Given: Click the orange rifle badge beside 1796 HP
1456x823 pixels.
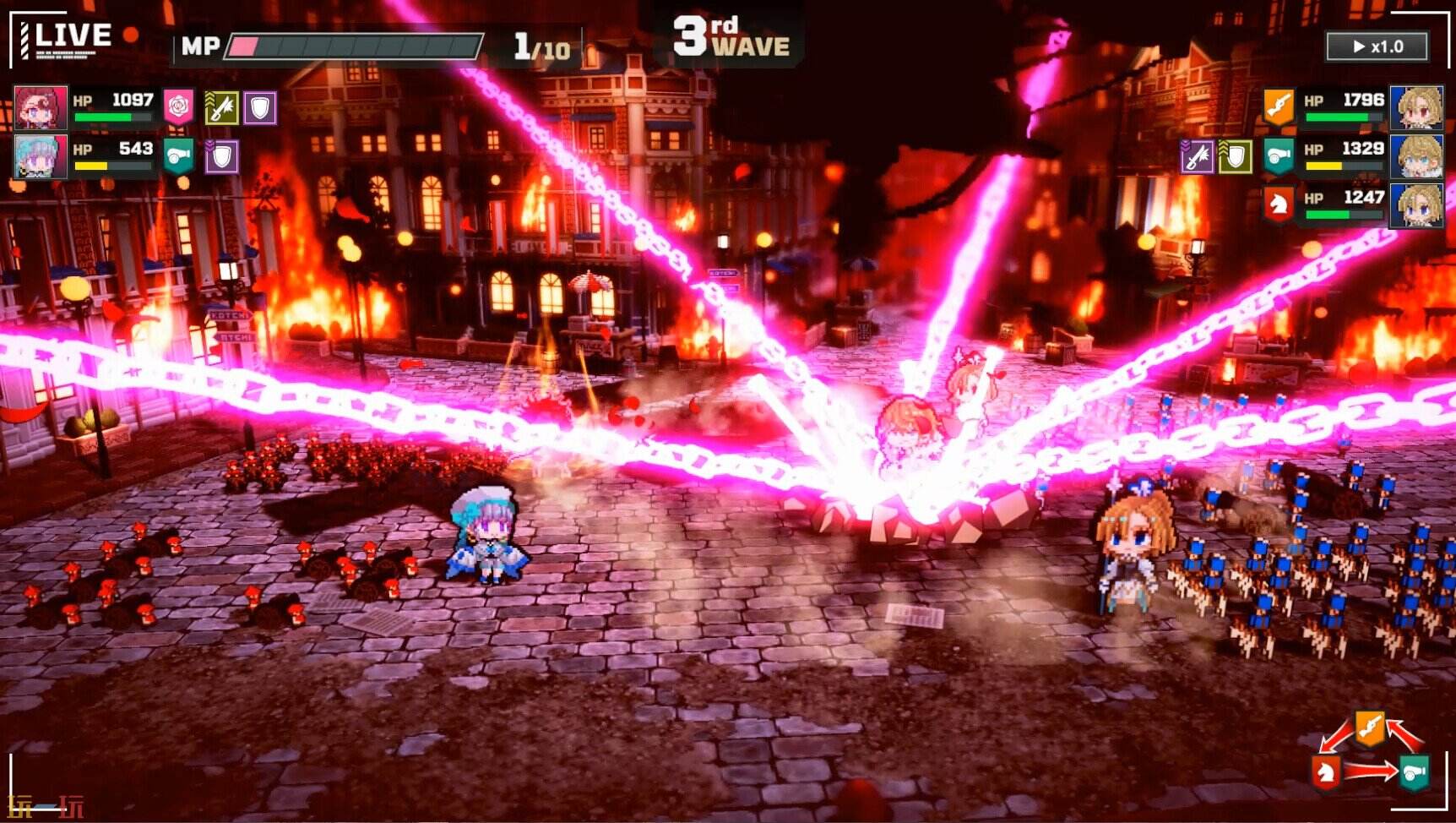Looking at the screenshot, I should click(x=1279, y=106).
